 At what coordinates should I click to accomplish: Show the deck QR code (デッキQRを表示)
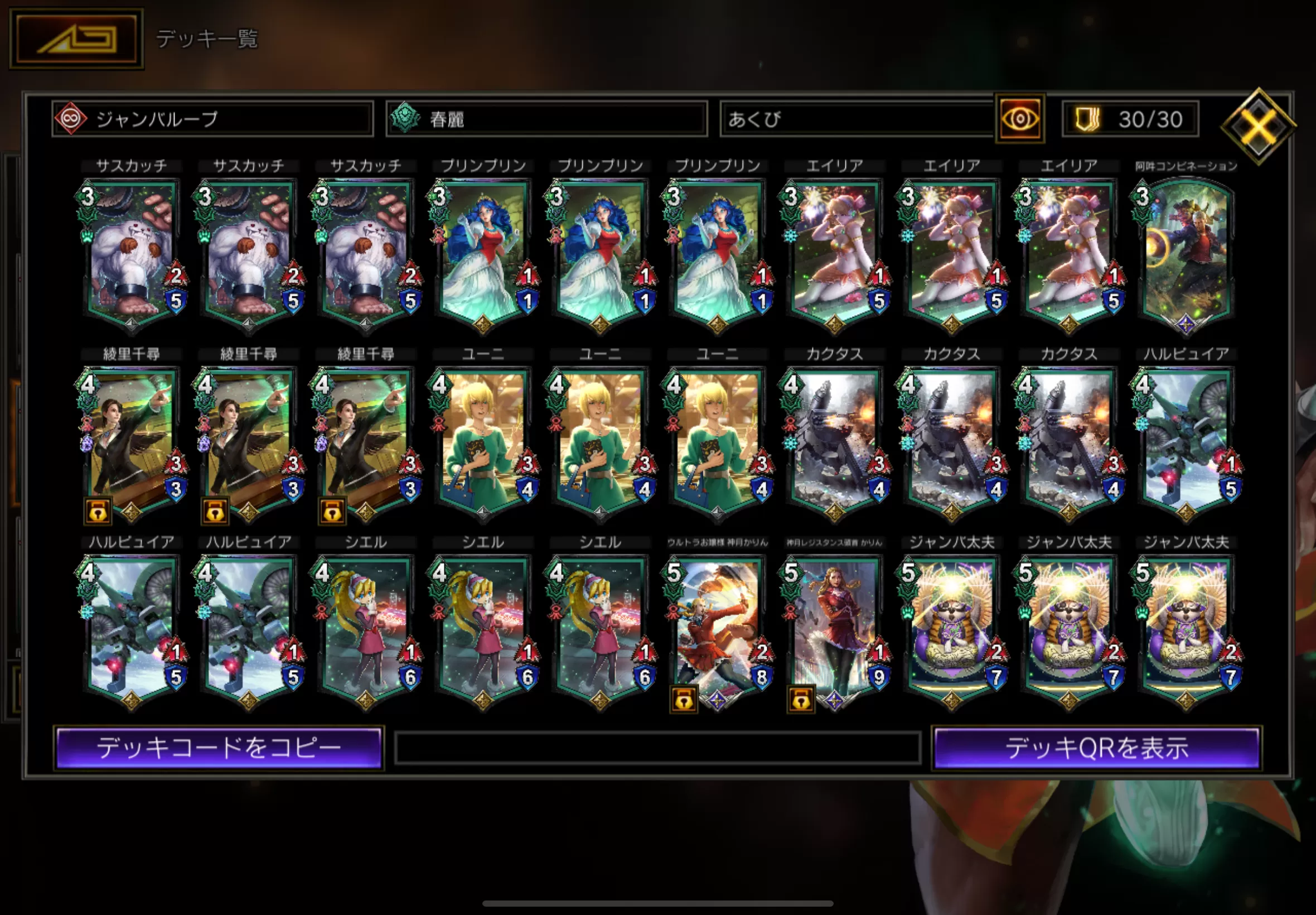pos(1096,748)
